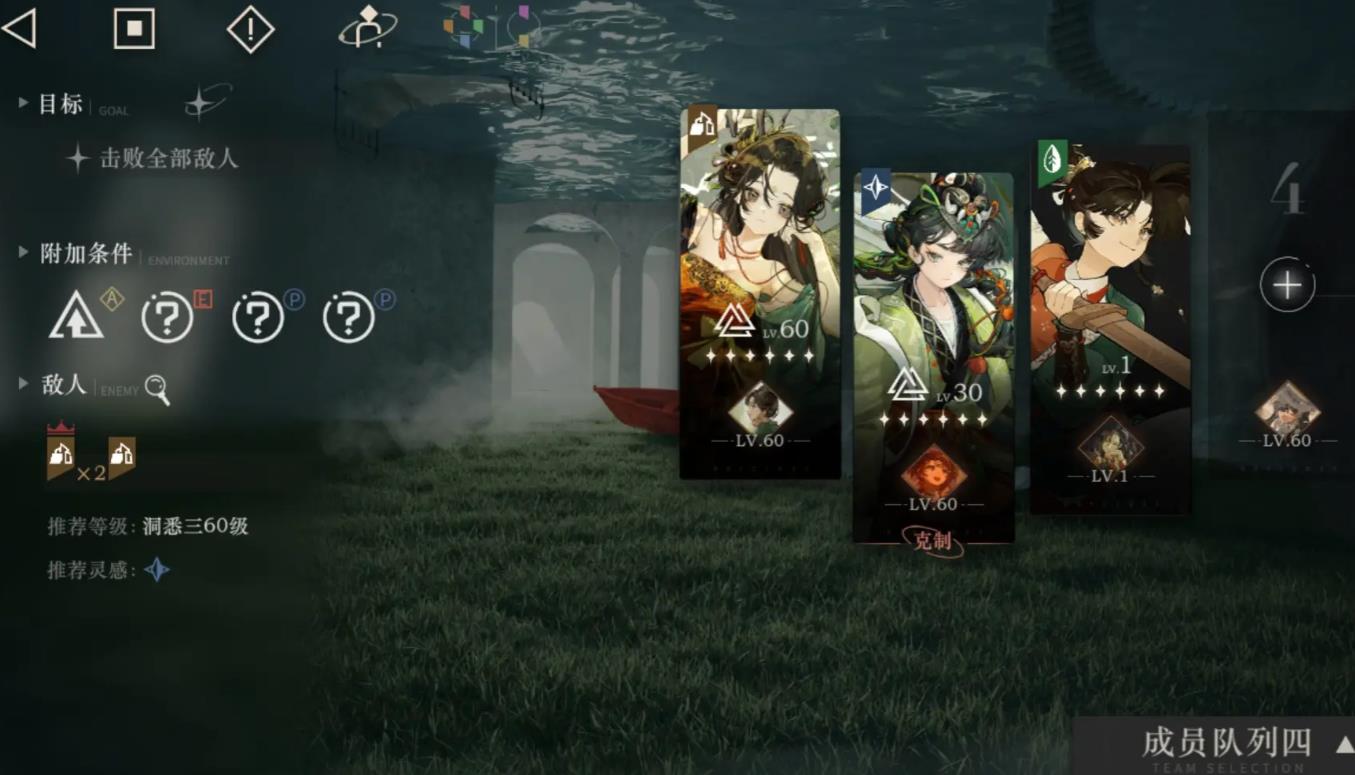
Task: Inspect the question mark condition tagged E
Action: pos(167,319)
